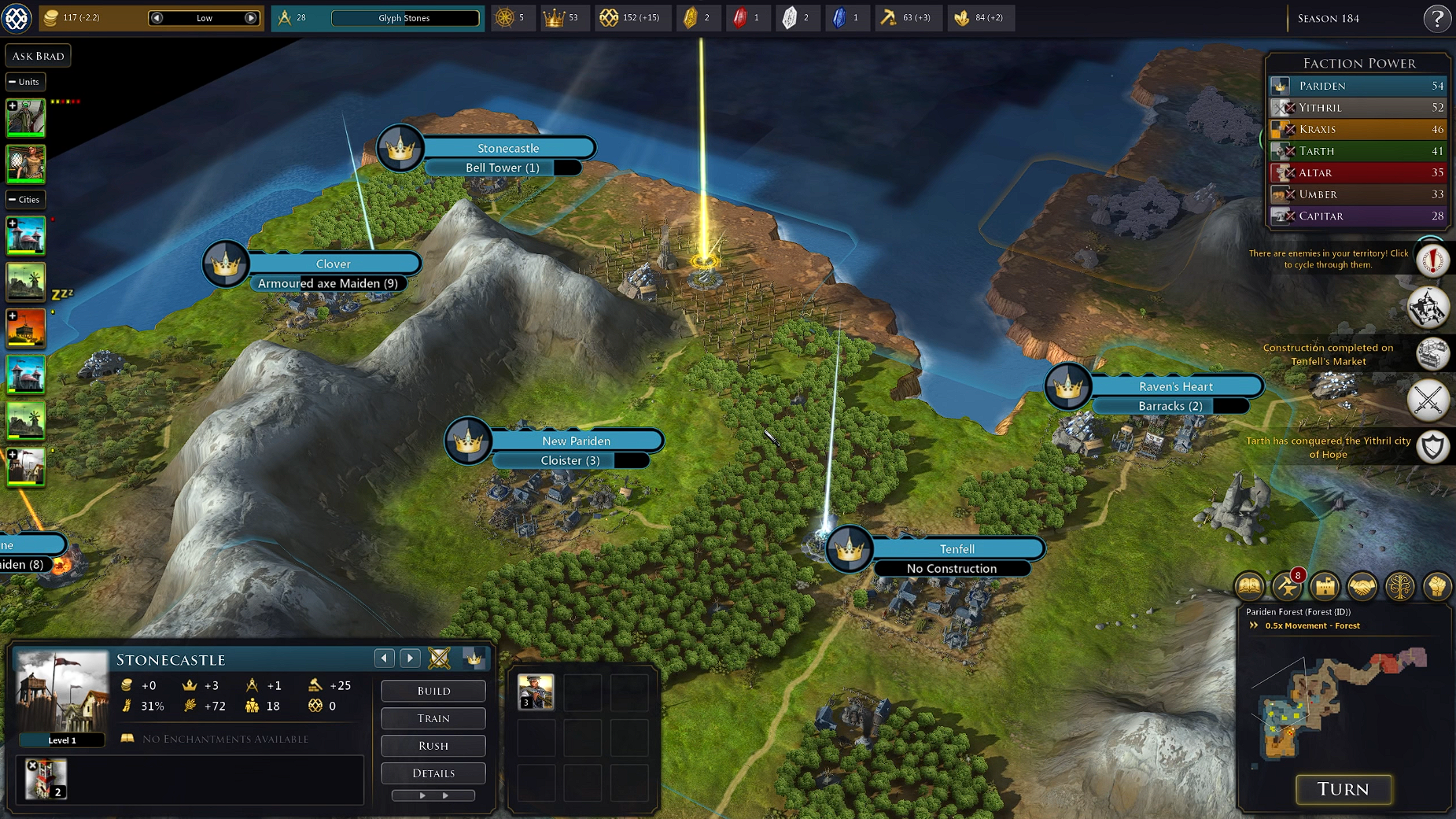Screen dimensions: 1456x819
Task: Increase the tax rate with right arrow
Action: point(251,18)
